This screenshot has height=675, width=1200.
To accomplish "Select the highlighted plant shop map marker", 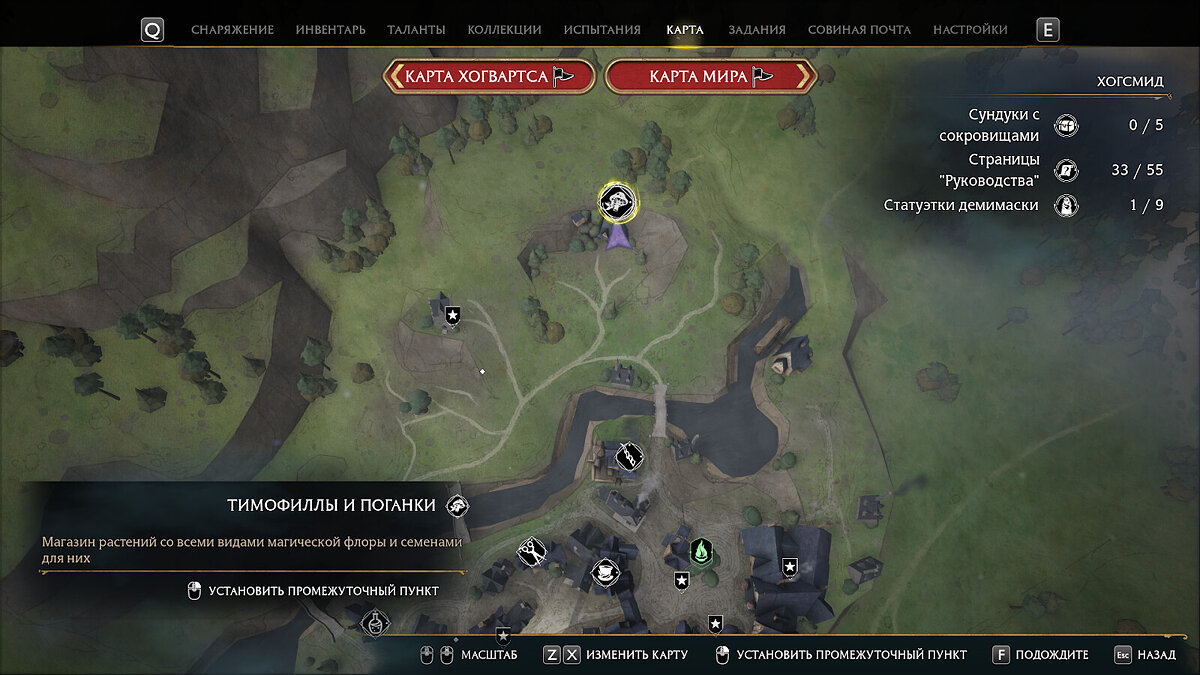I will 618,201.
